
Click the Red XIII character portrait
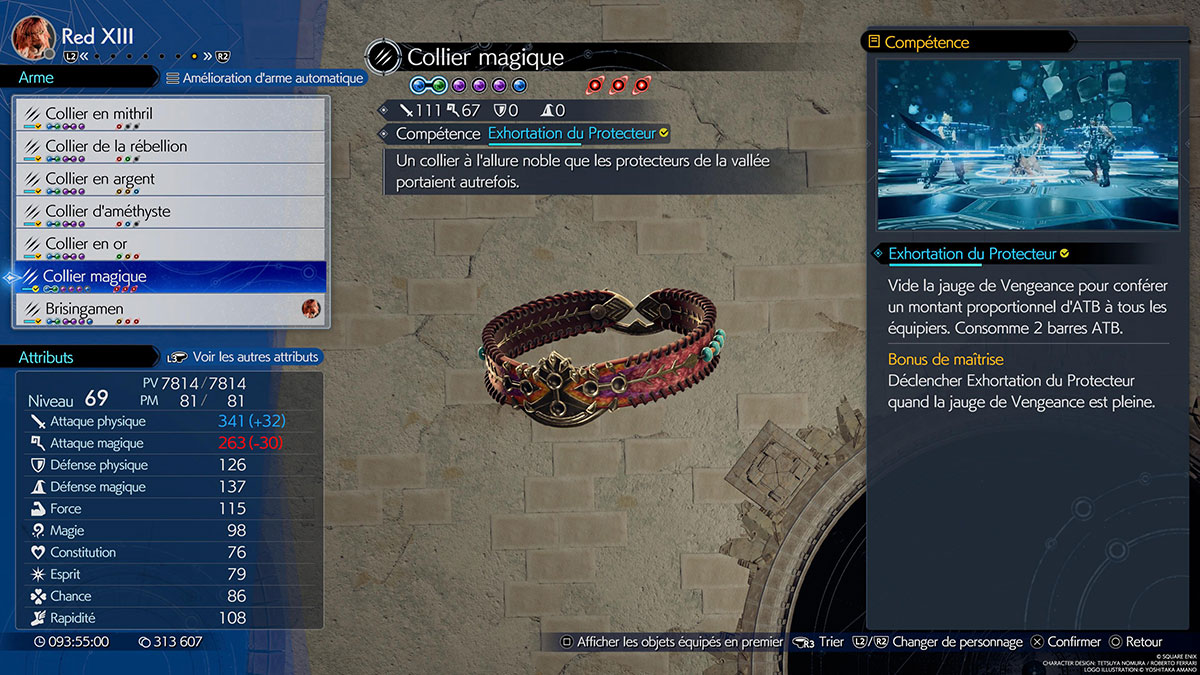tap(32, 37)
